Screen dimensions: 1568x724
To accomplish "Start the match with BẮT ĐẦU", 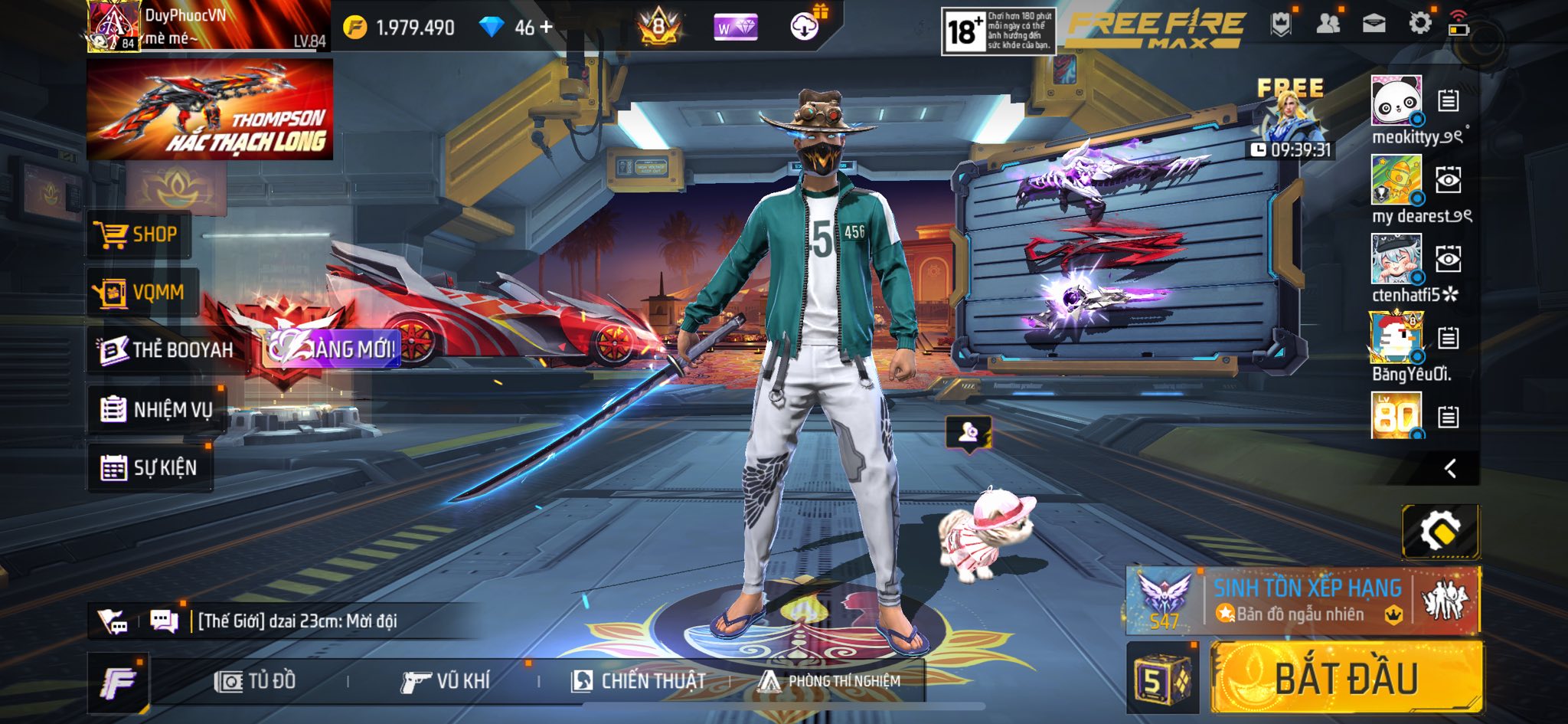I will (1346, 678).
